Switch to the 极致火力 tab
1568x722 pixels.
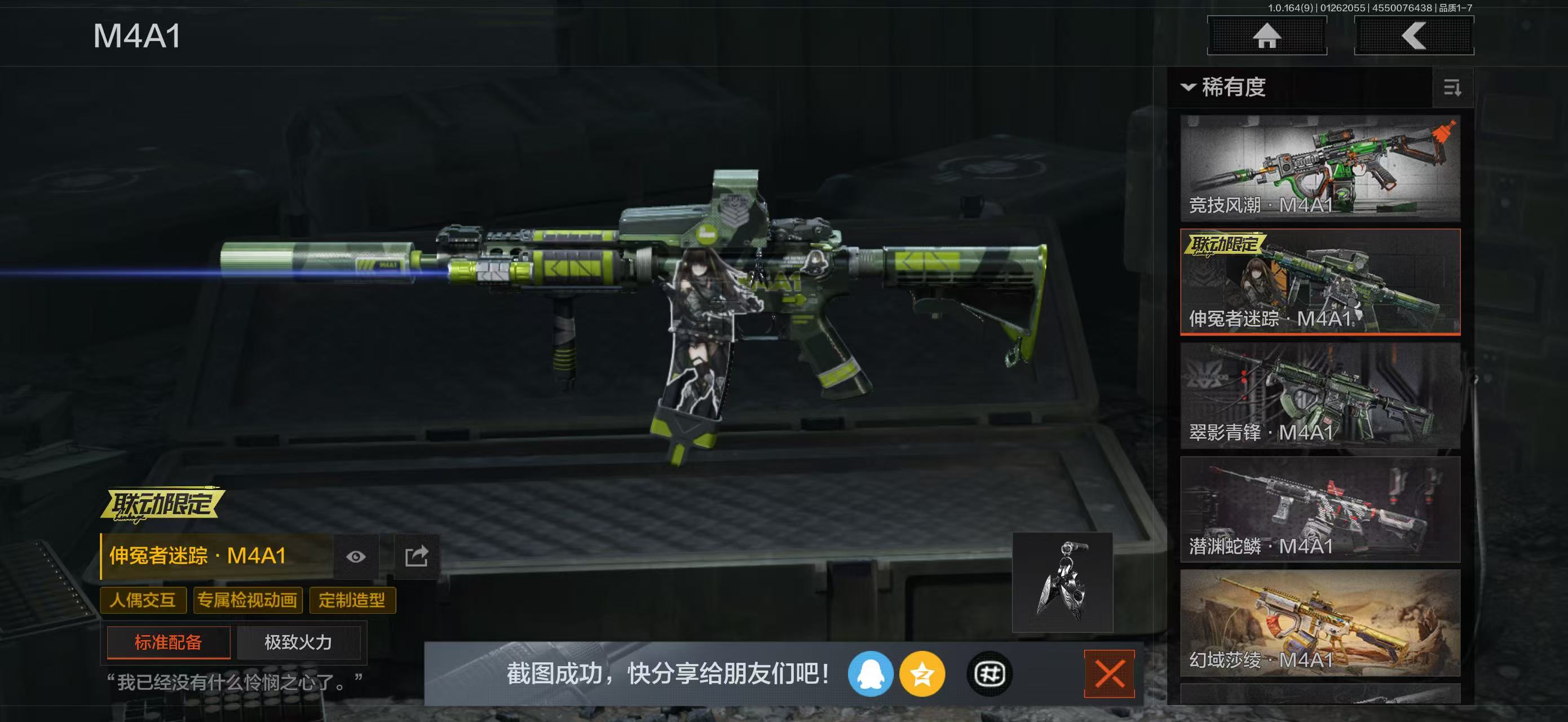pos(298,642)
